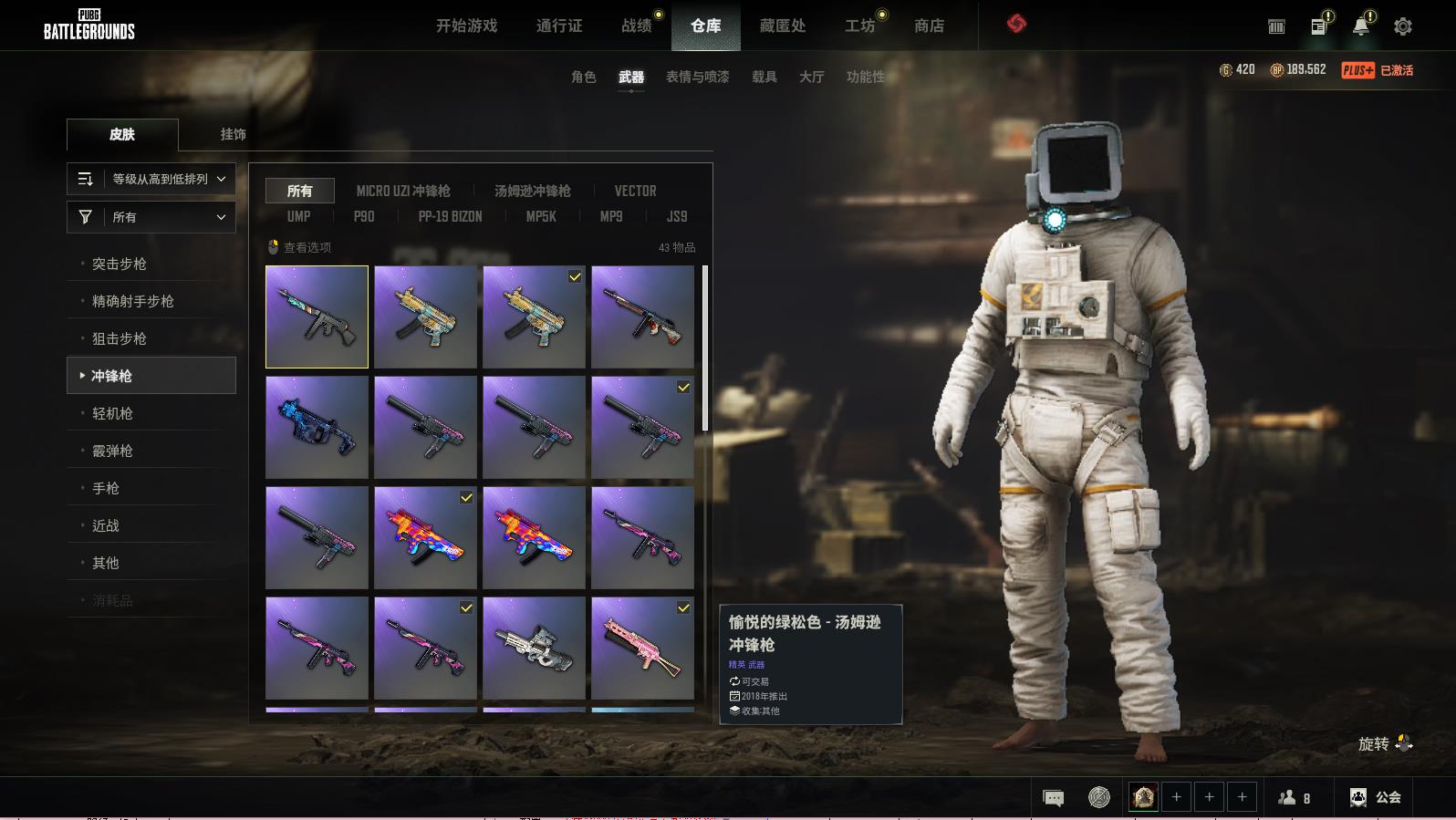Select the 狙击步枪 sniper rifle category

pyautogui.click(x=120, y=338)
